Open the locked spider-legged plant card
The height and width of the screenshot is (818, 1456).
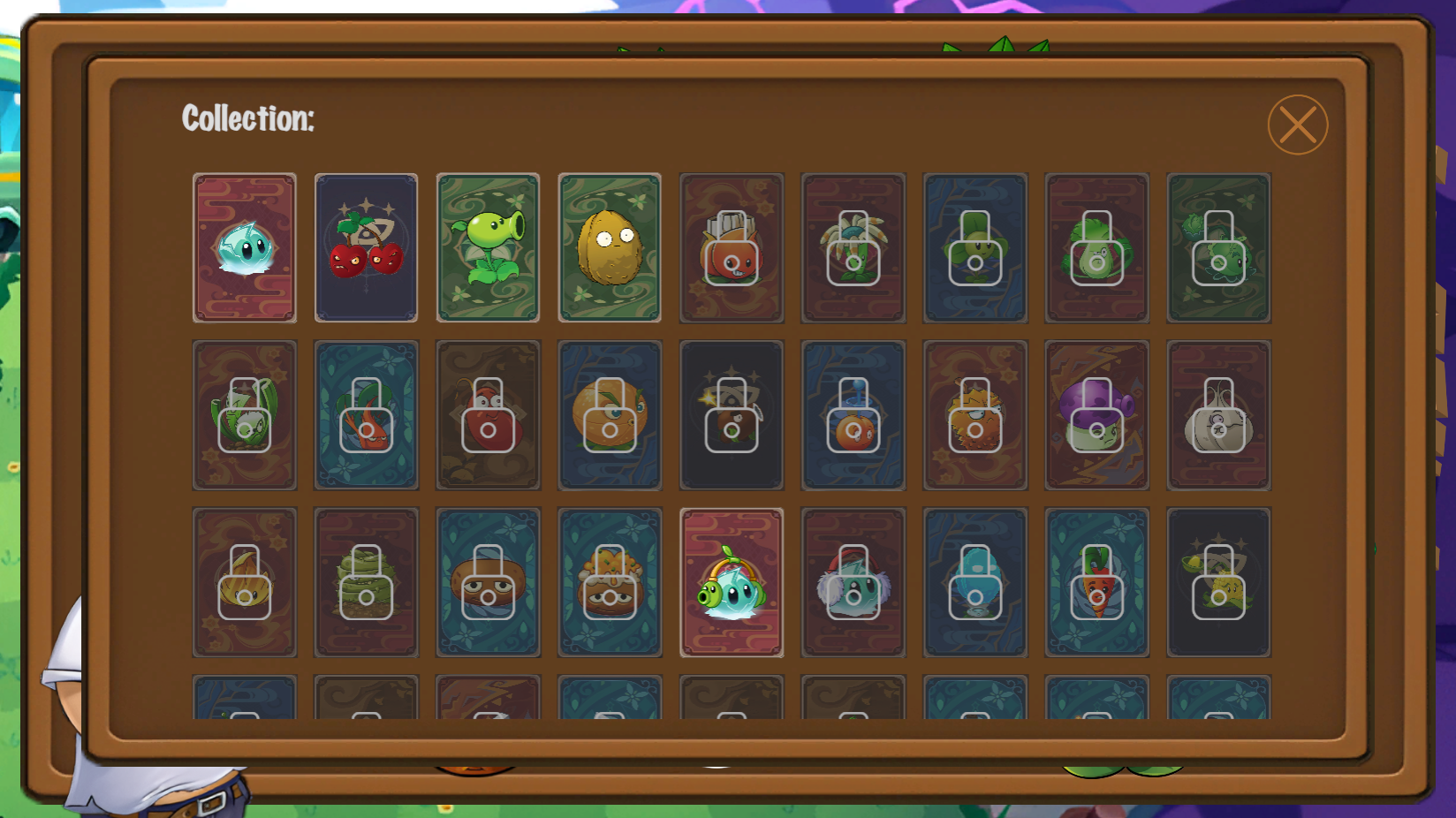(x=853, y=248)
